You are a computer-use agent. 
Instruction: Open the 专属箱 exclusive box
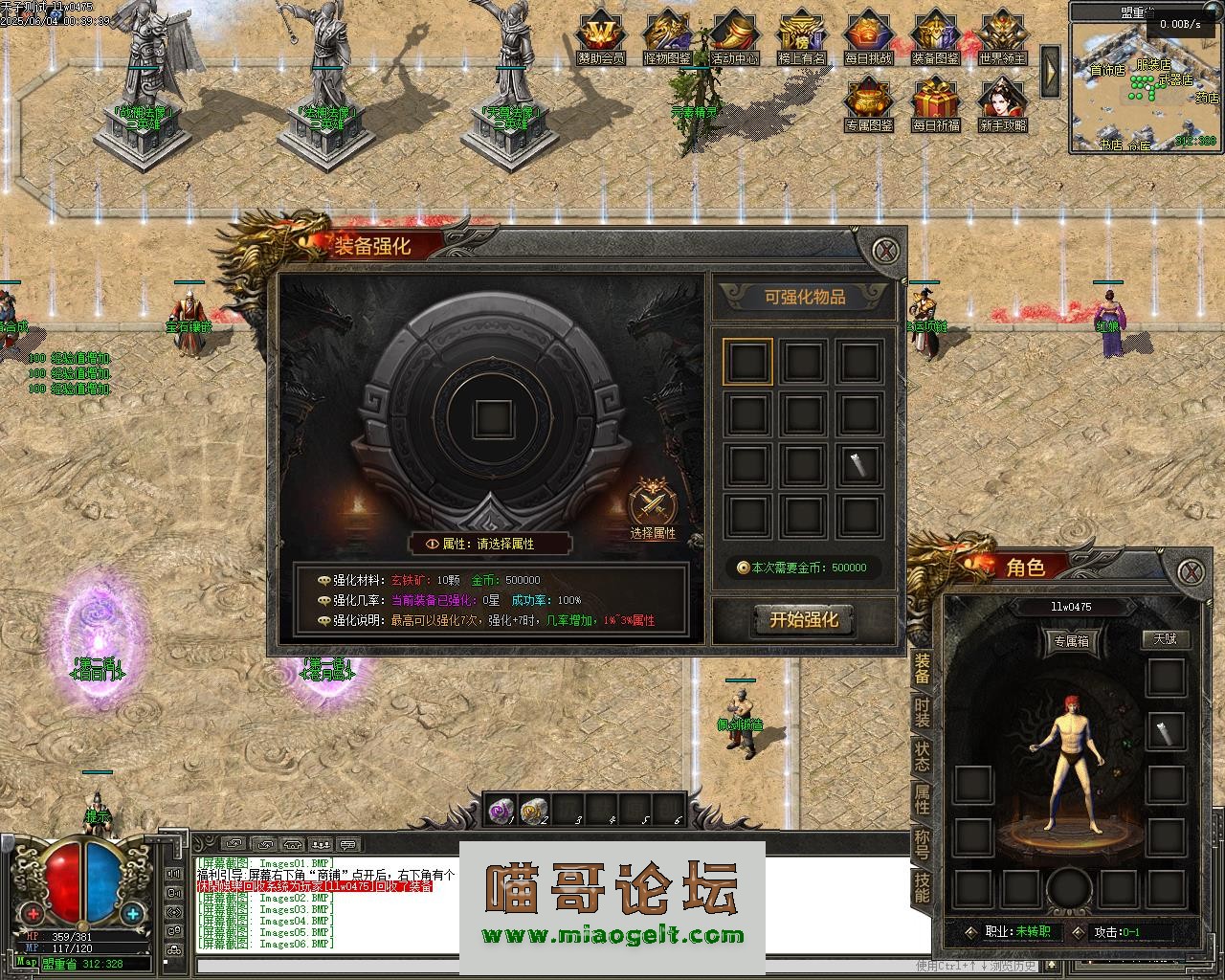click(x=1071, y=640)
